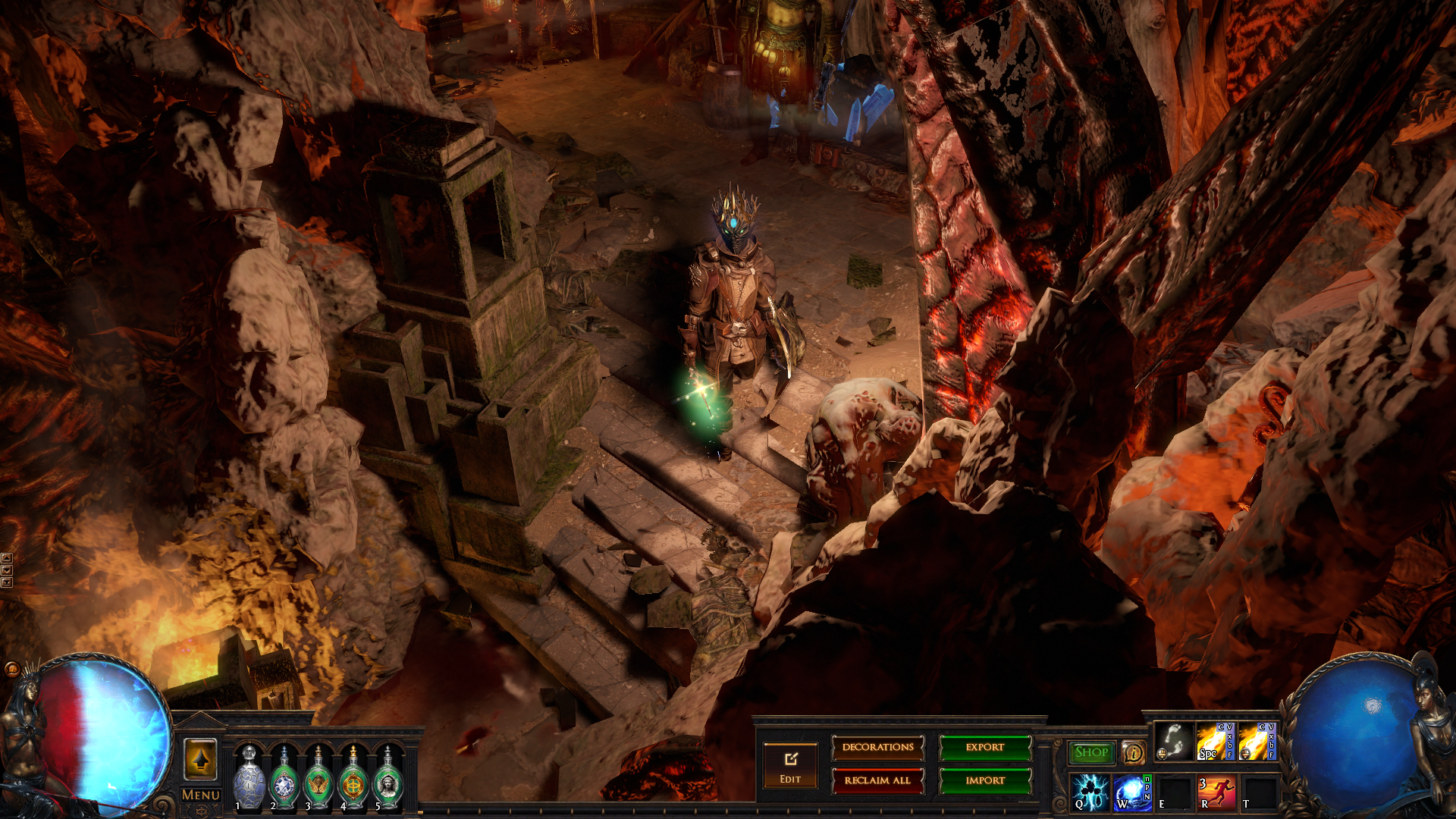Screen dimensions: 1456x819
Task: Click the Edit hideout button
Action: click(790, 766)
